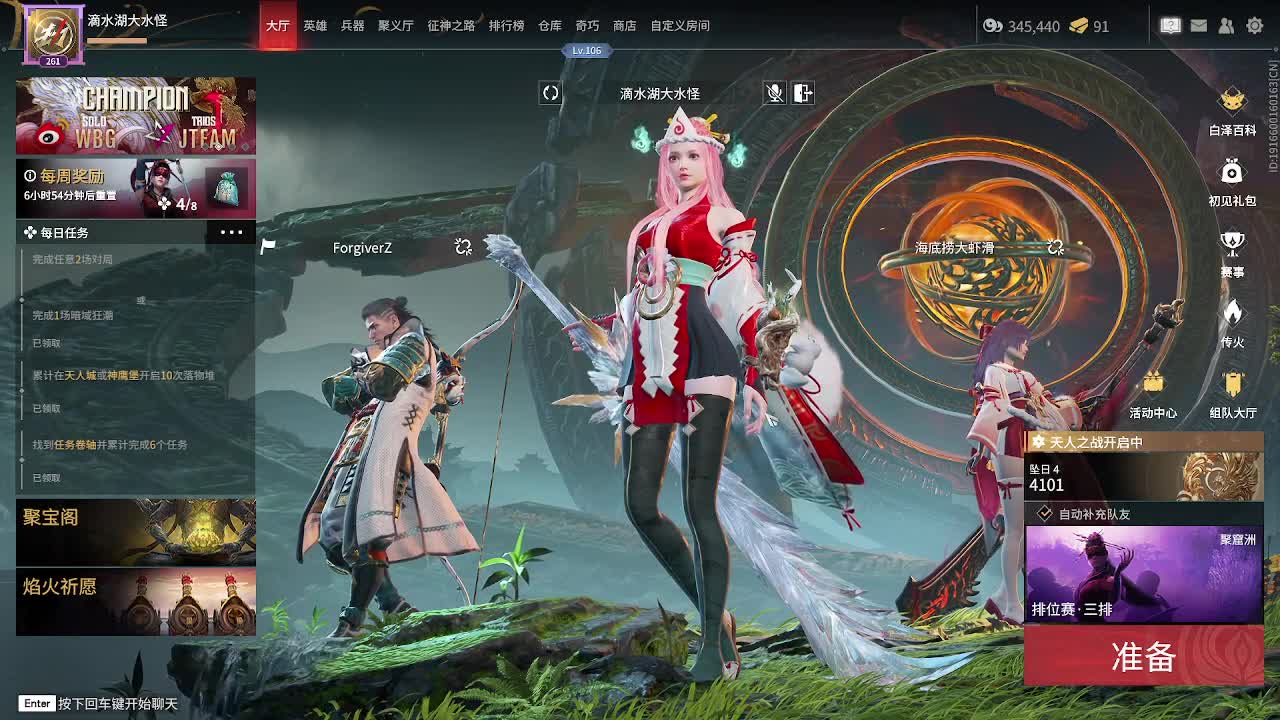Unmute the microphone icon
1280x720 pixels.
click(775, 93)
